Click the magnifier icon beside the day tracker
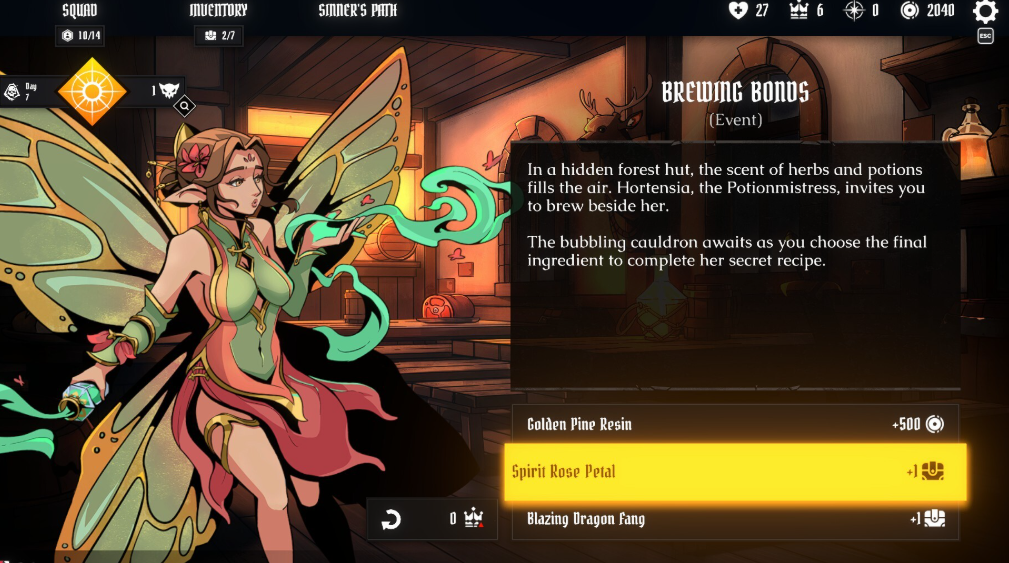1009x563 pixels. (x=184, y=105)
